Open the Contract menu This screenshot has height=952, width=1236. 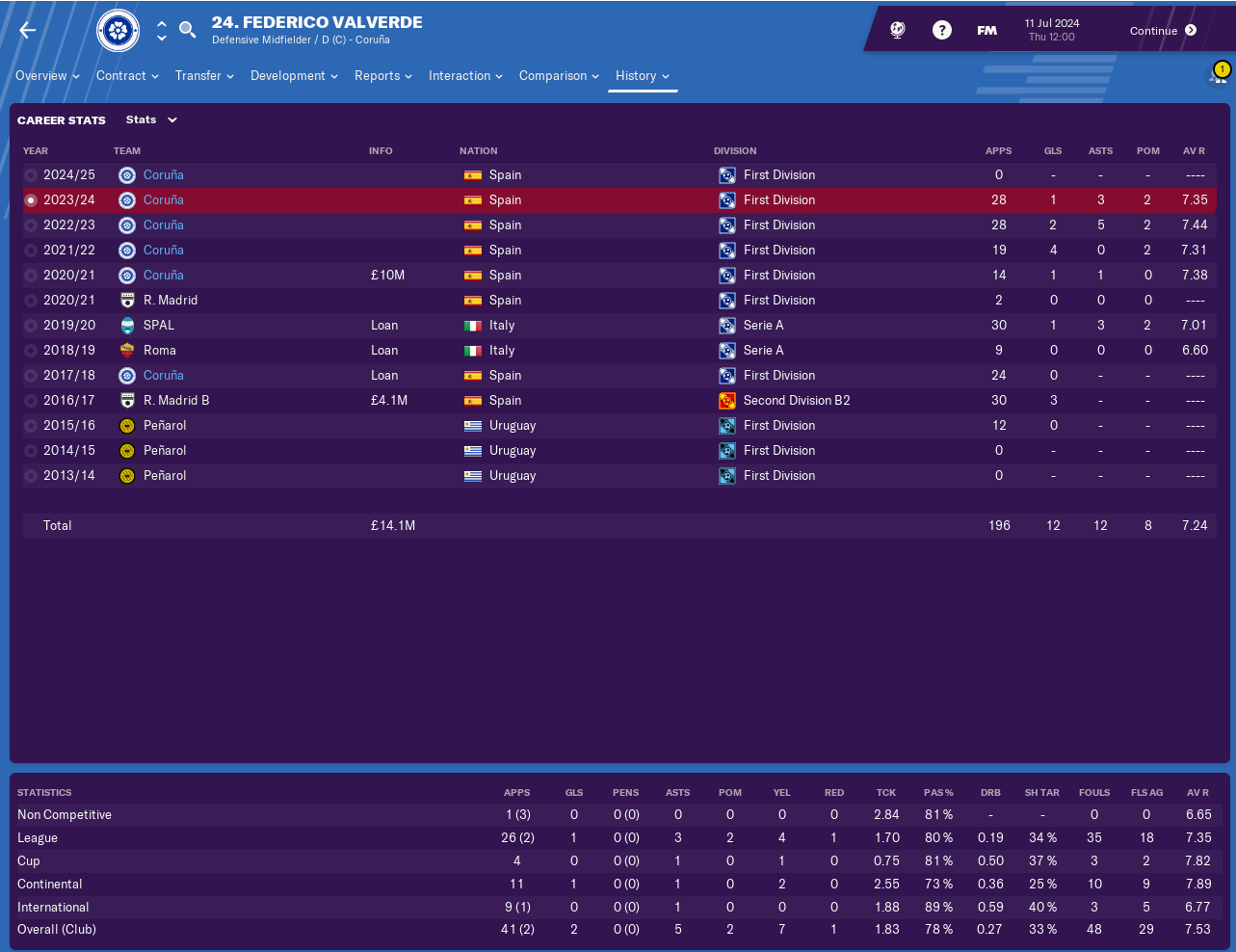[x=127, y=76]
